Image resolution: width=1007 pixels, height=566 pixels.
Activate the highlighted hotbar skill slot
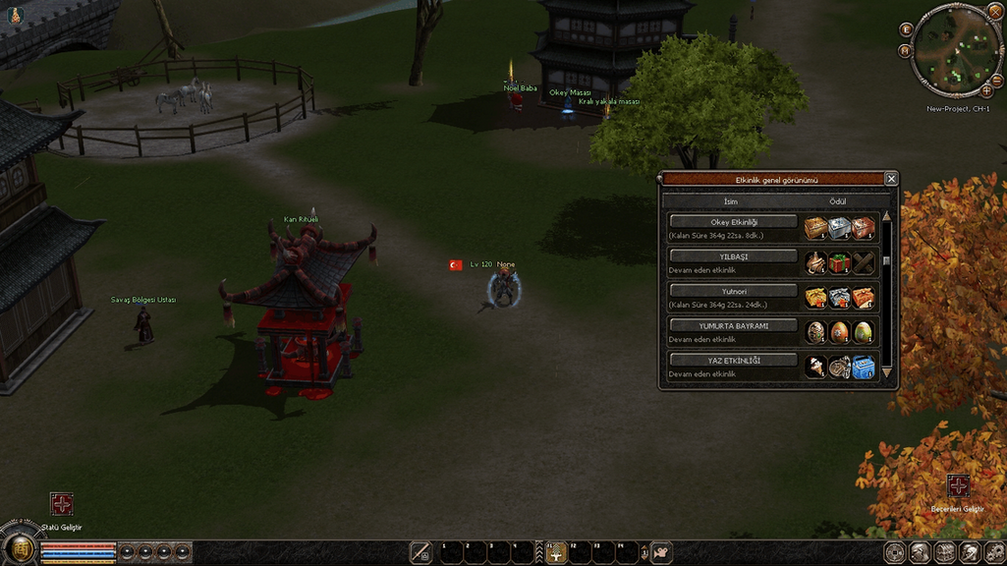556,552
